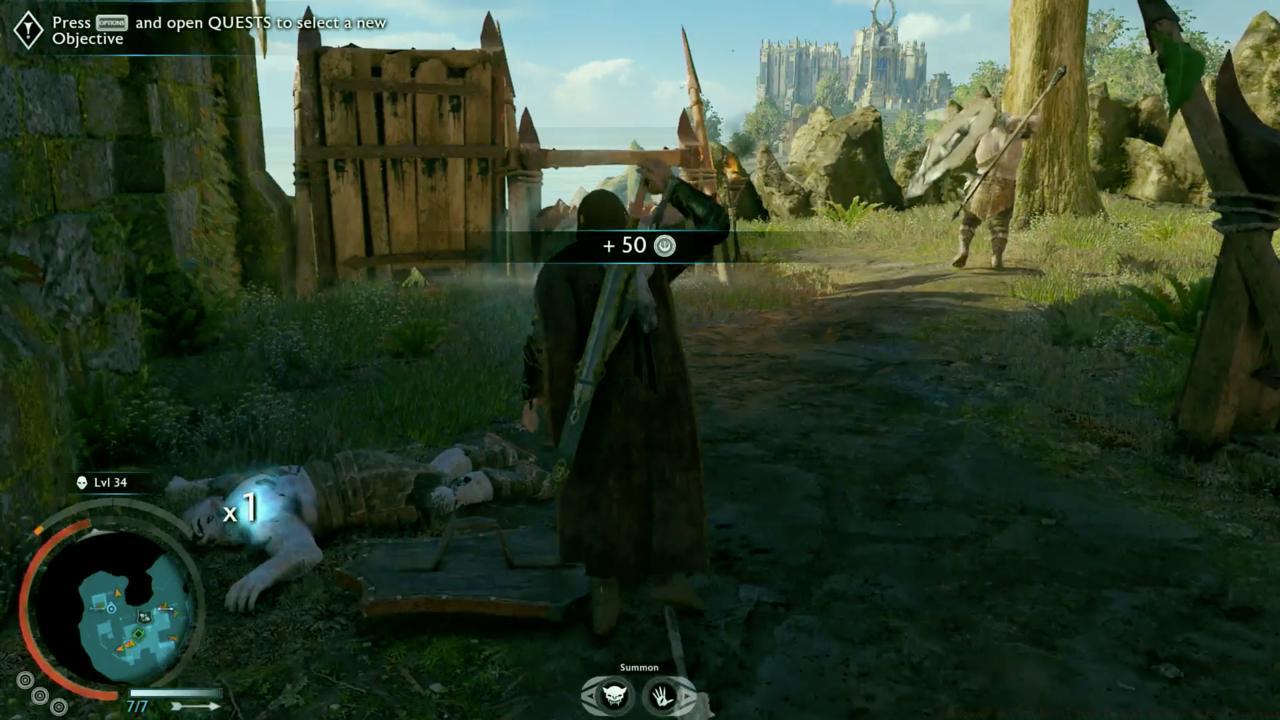Click the currency coin icon beside +50

point(664,246)
